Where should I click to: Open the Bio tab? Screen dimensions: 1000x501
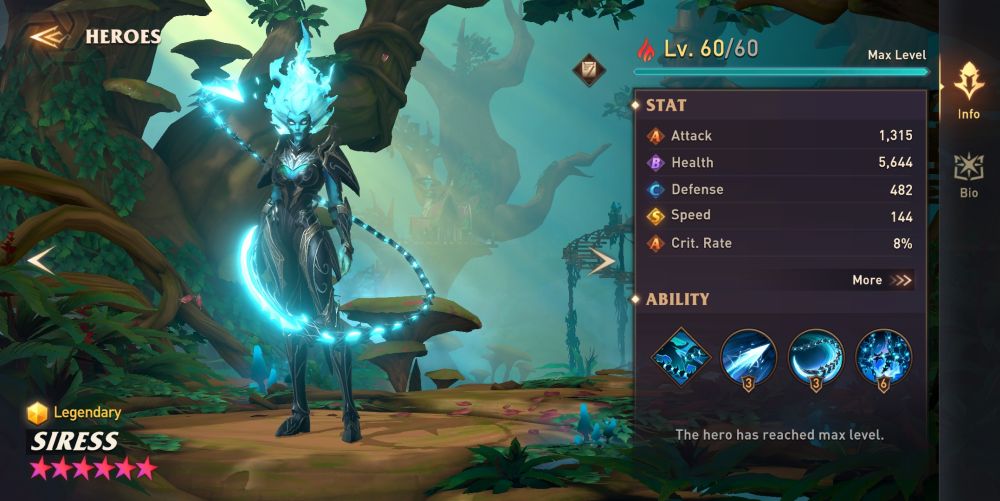coord(968,175)
